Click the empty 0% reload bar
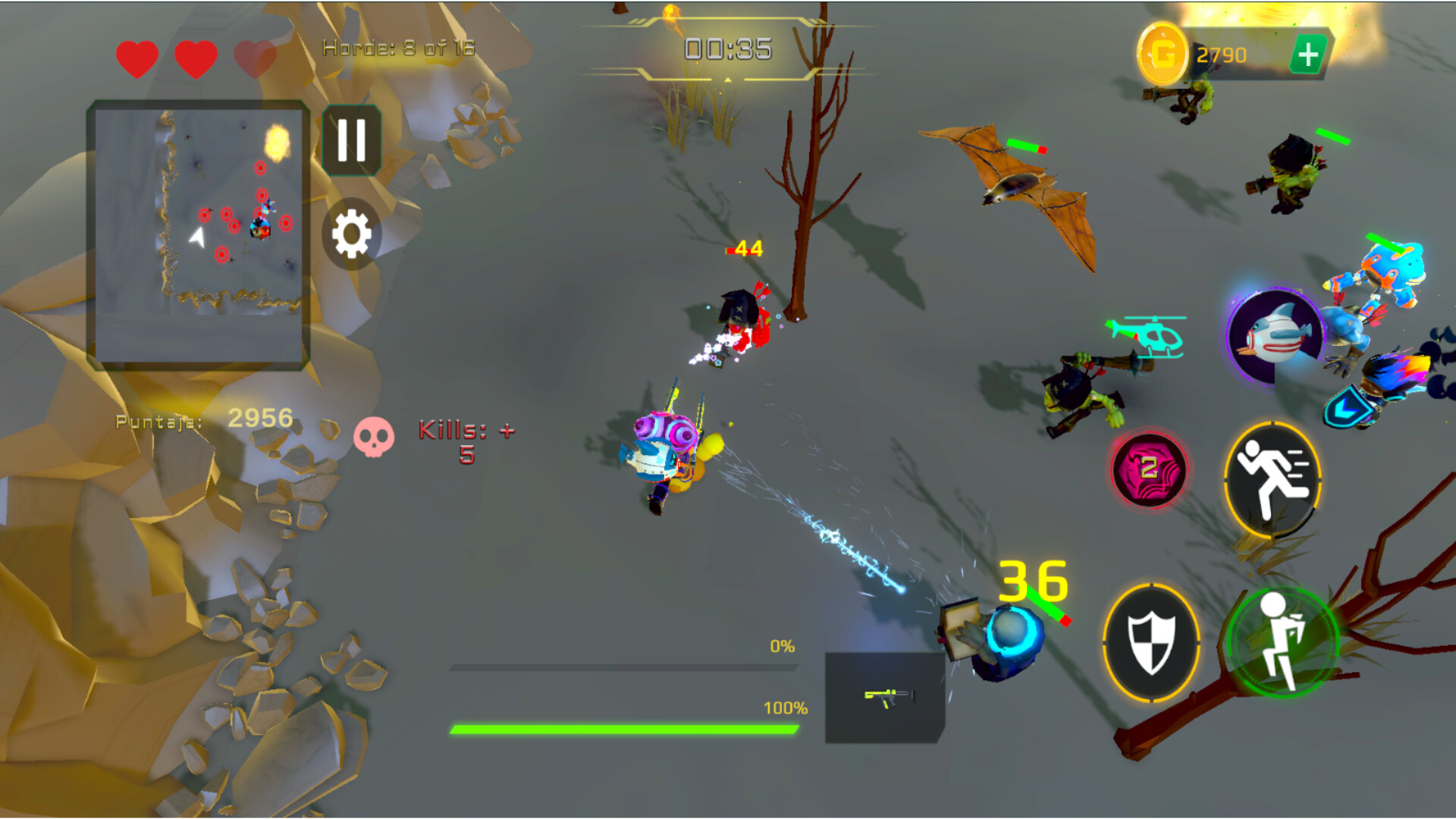Viewport: 1456px width, 819px height. 624,666
